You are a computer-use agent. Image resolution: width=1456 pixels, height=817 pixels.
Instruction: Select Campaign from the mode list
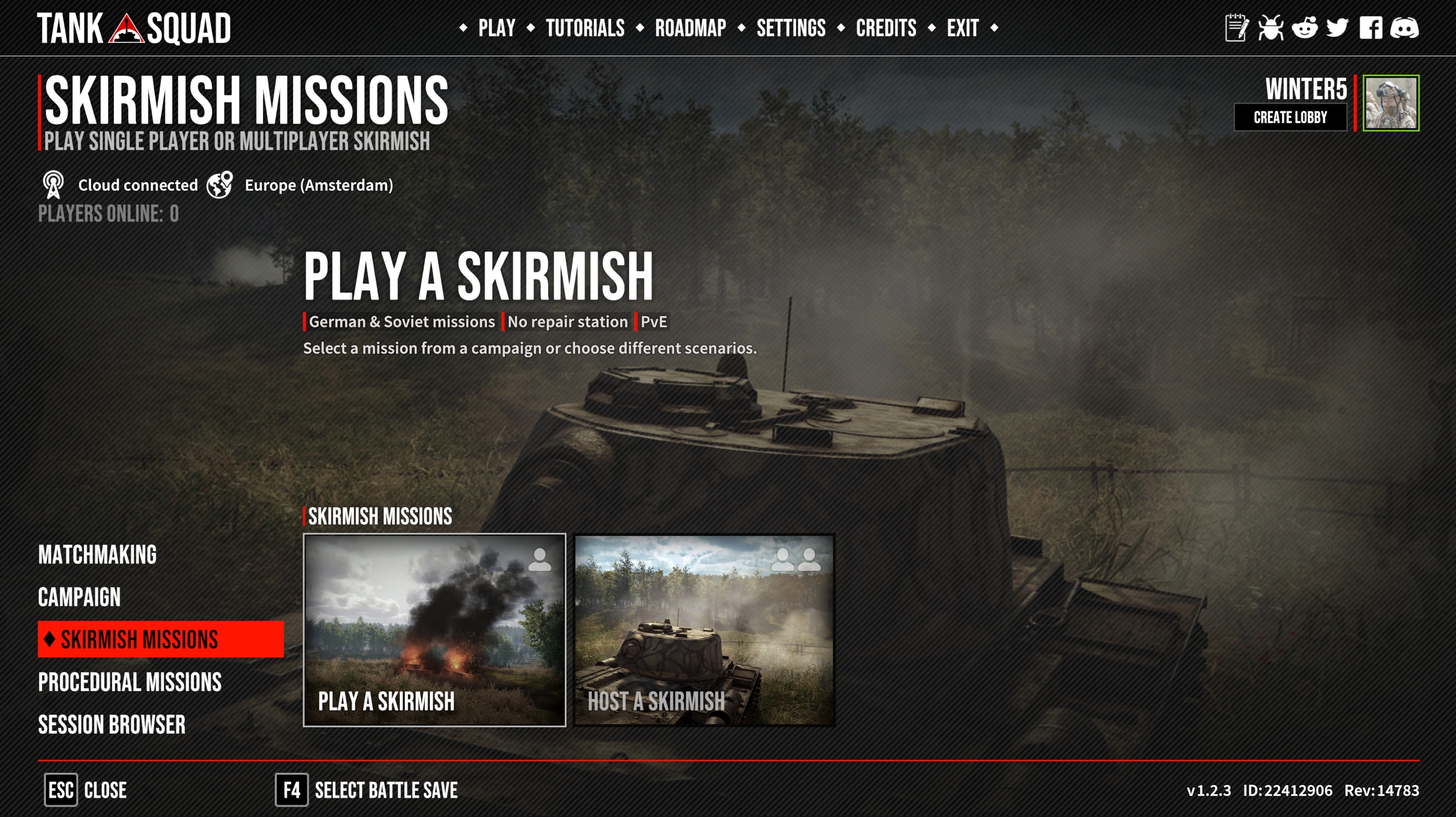[79, 597]
